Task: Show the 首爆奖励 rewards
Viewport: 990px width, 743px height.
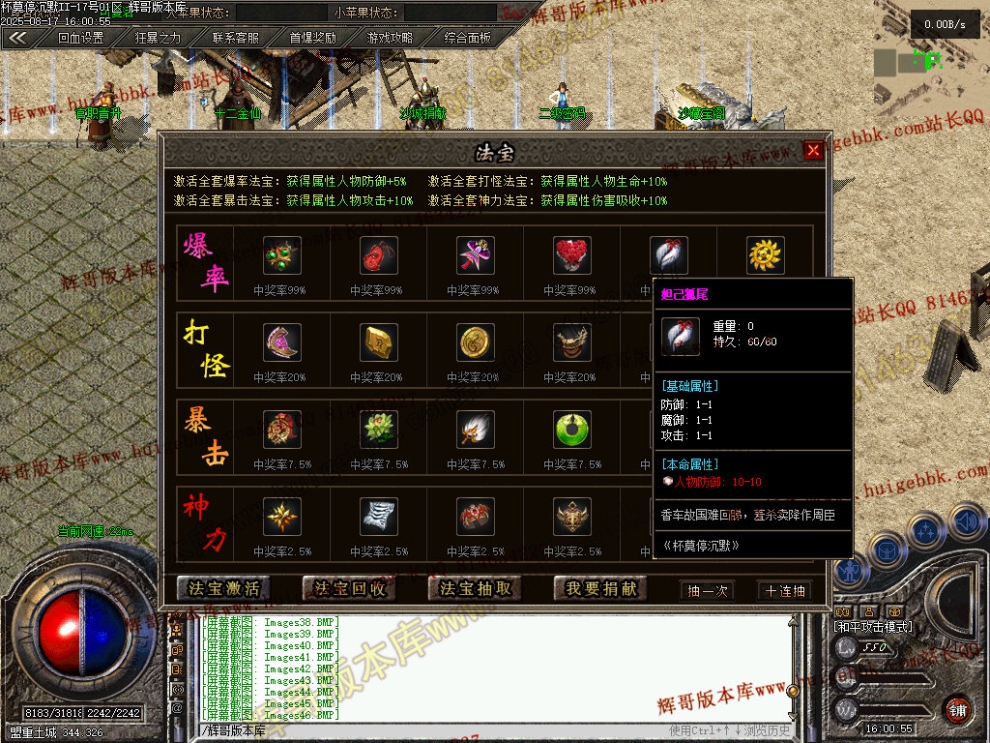Action: point(313,38)
